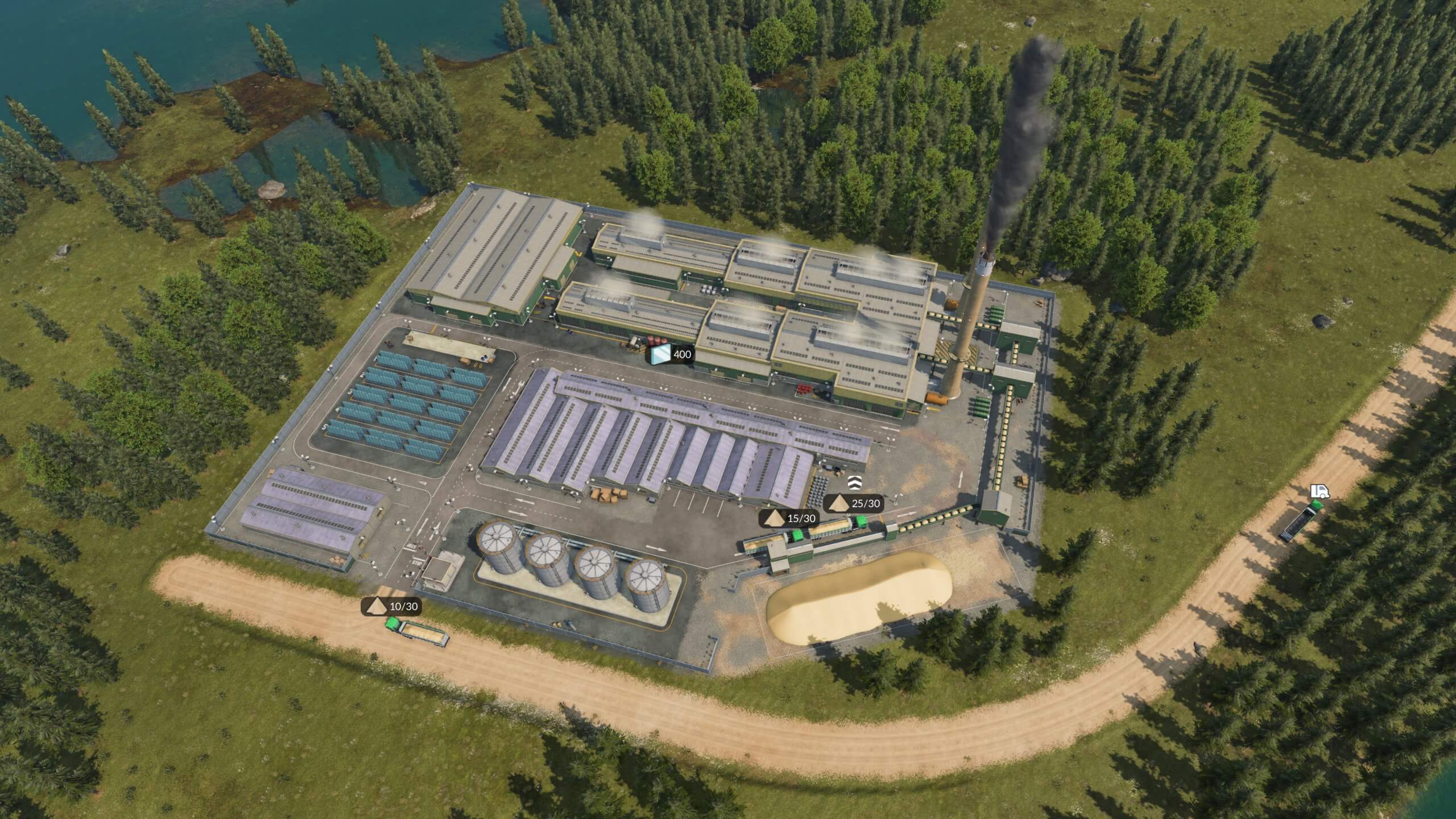This screenshot has width=1456, height=819.
Task: Open the glass stock label showing 400
Action: pyautogui.click(x=672, y=355)
